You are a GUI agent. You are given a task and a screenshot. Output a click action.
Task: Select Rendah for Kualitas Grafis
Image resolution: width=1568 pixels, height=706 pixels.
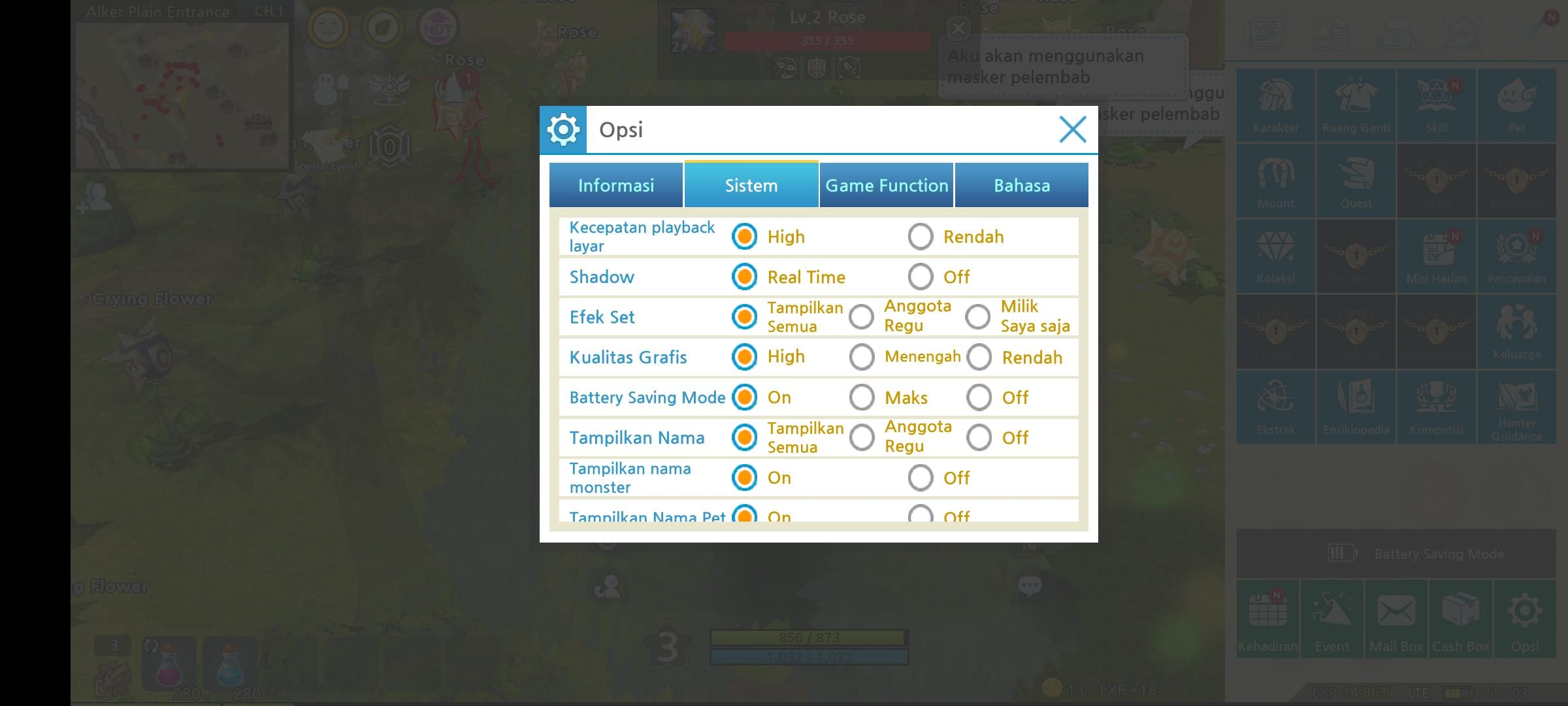tap(979, 358)
